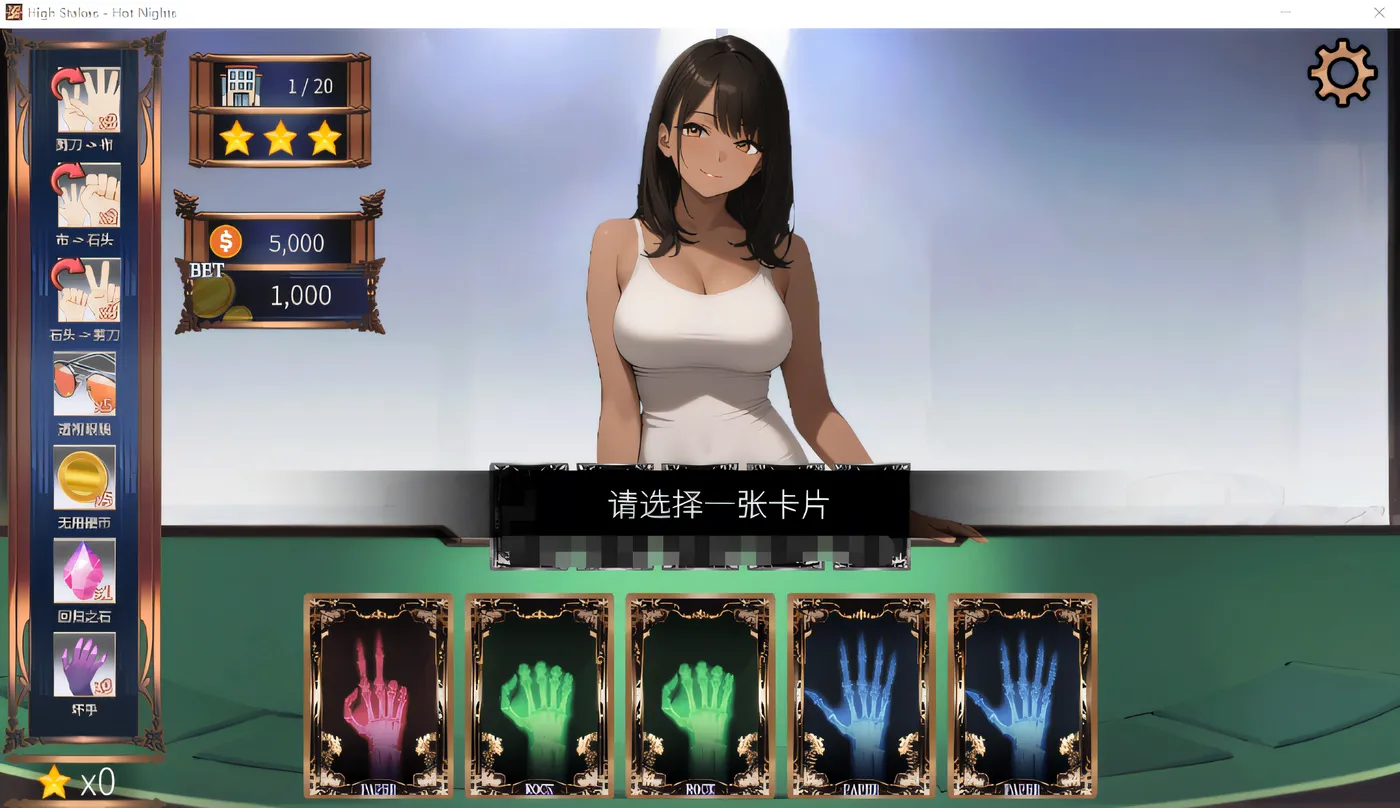Select the 无用硬币 useless coin item
The height and width of the screenshot is (808, 1400).
(85, 478)
